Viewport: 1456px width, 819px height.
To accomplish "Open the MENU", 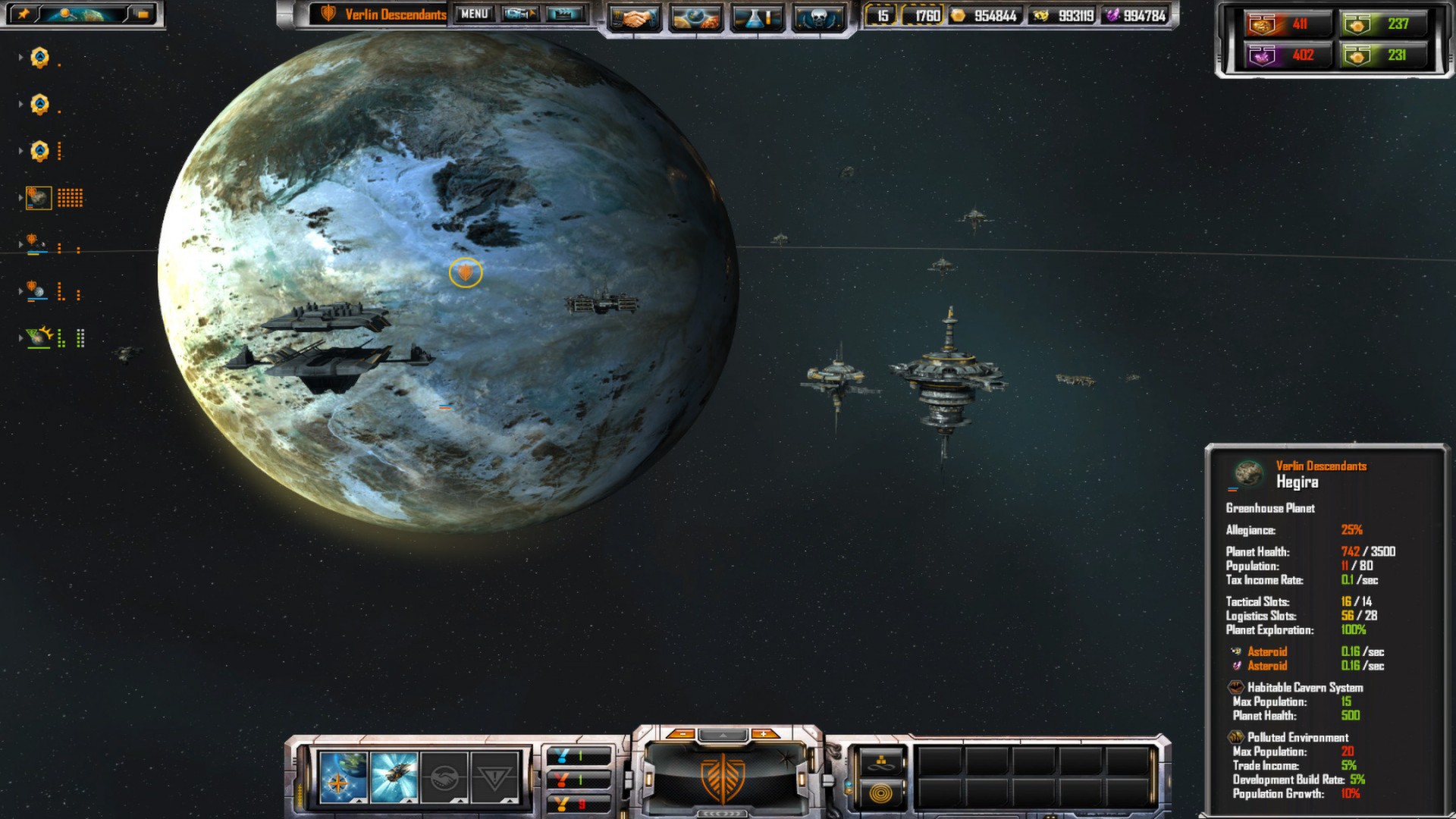I will point(473,14).
